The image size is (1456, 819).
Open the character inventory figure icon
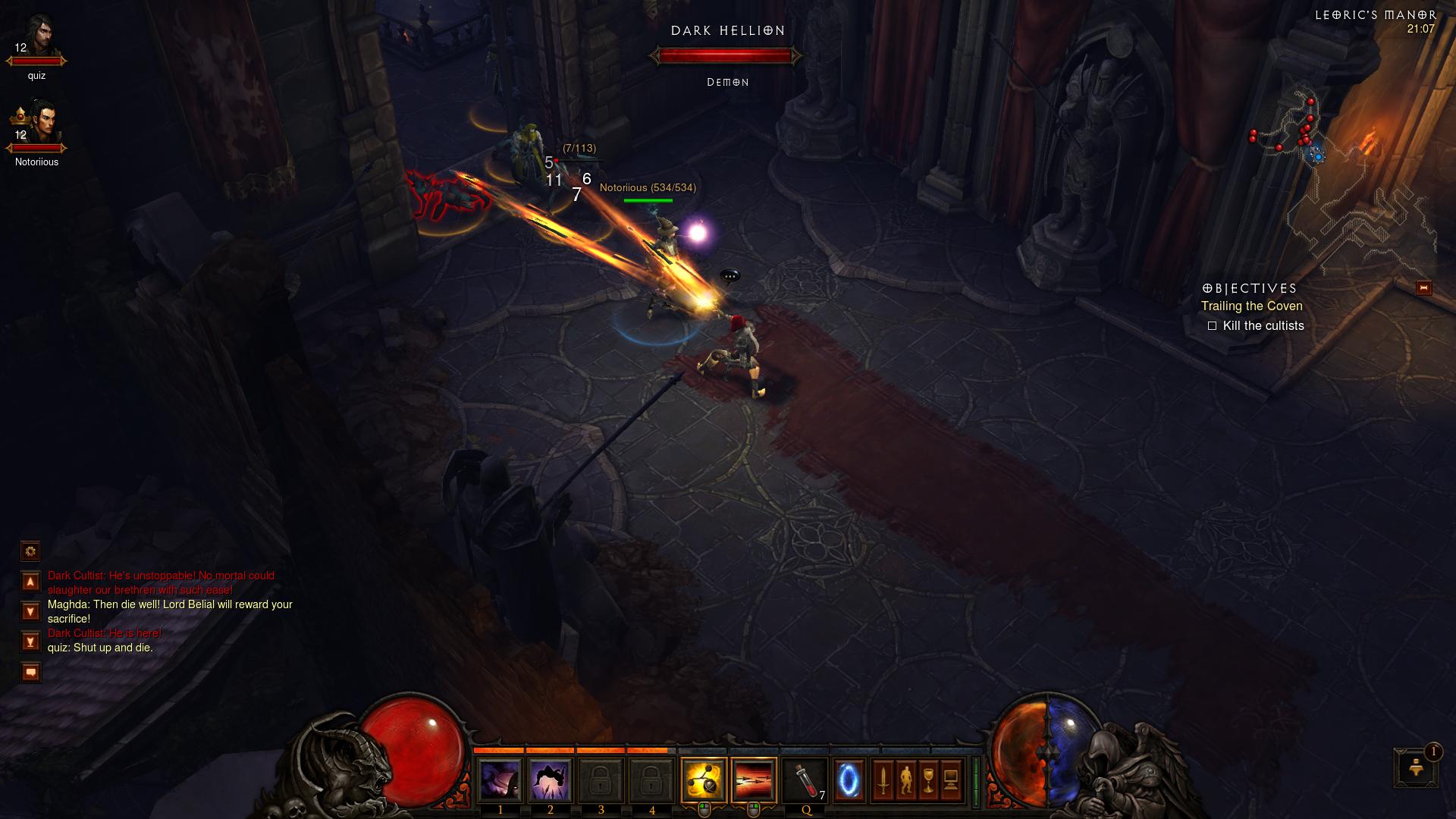905,780
